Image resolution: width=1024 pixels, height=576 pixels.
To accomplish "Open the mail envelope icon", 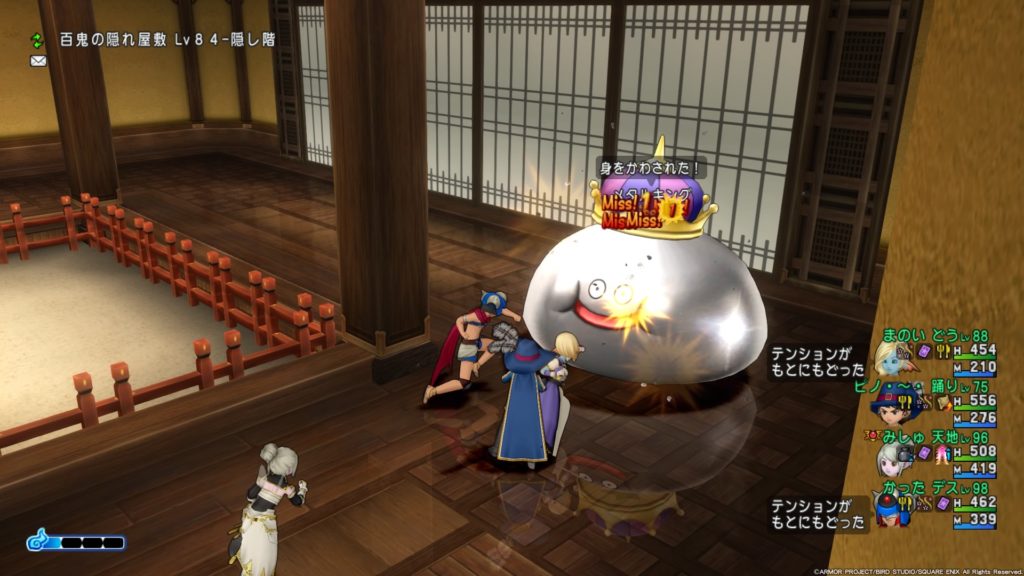I will click(x=38, y=61).
